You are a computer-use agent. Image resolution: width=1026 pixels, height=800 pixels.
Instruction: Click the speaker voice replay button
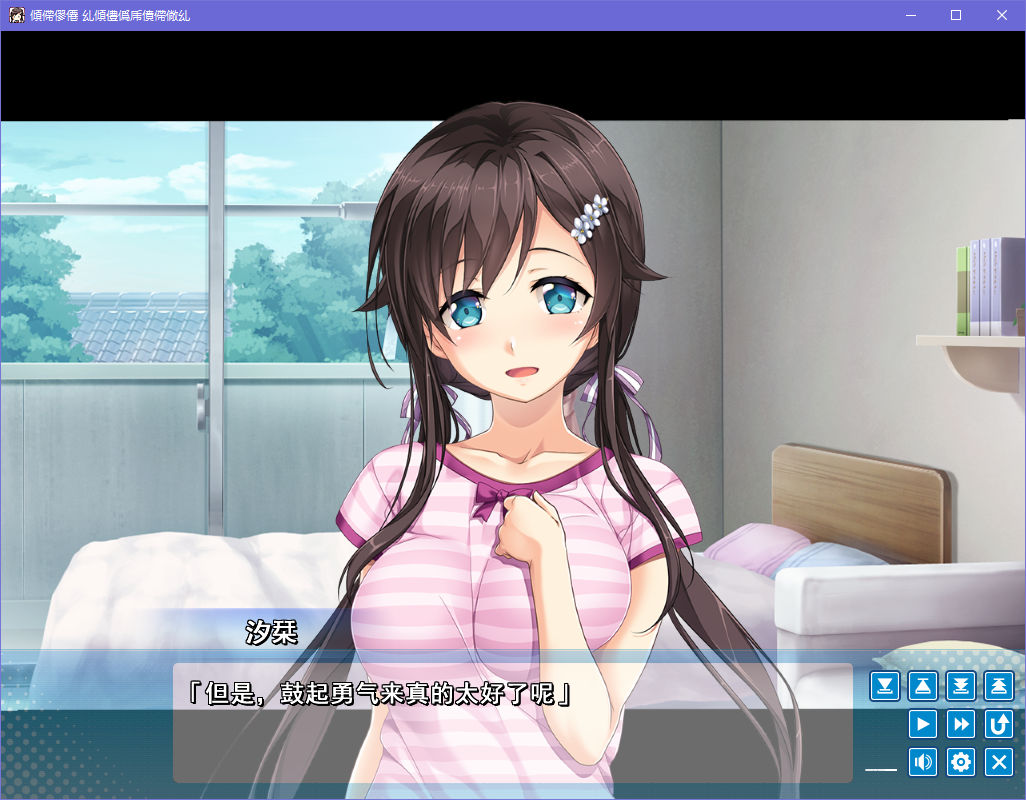click(923, 762)
